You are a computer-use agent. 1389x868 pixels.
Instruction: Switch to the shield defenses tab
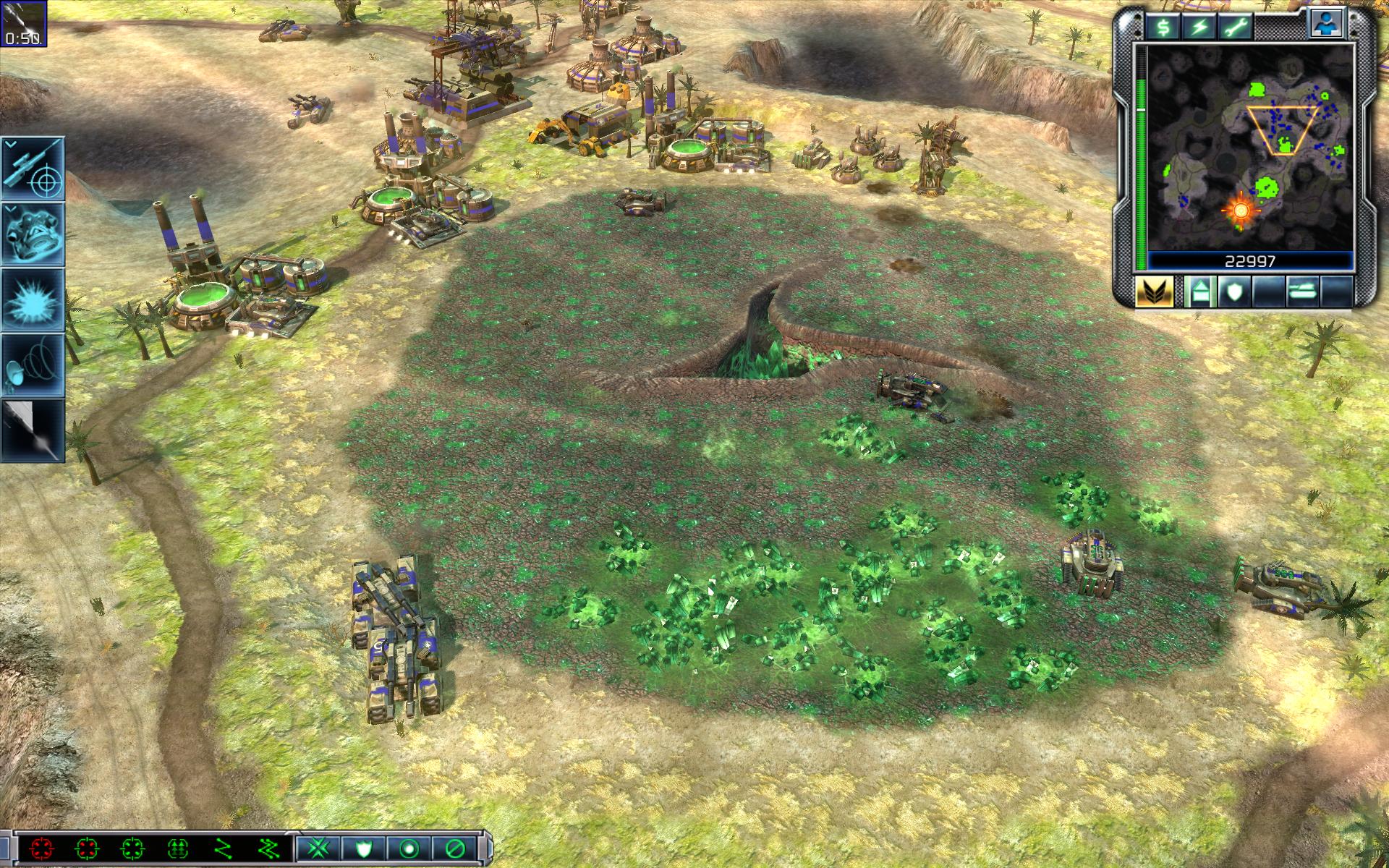pyautogui.click(x=1233, y=291)
